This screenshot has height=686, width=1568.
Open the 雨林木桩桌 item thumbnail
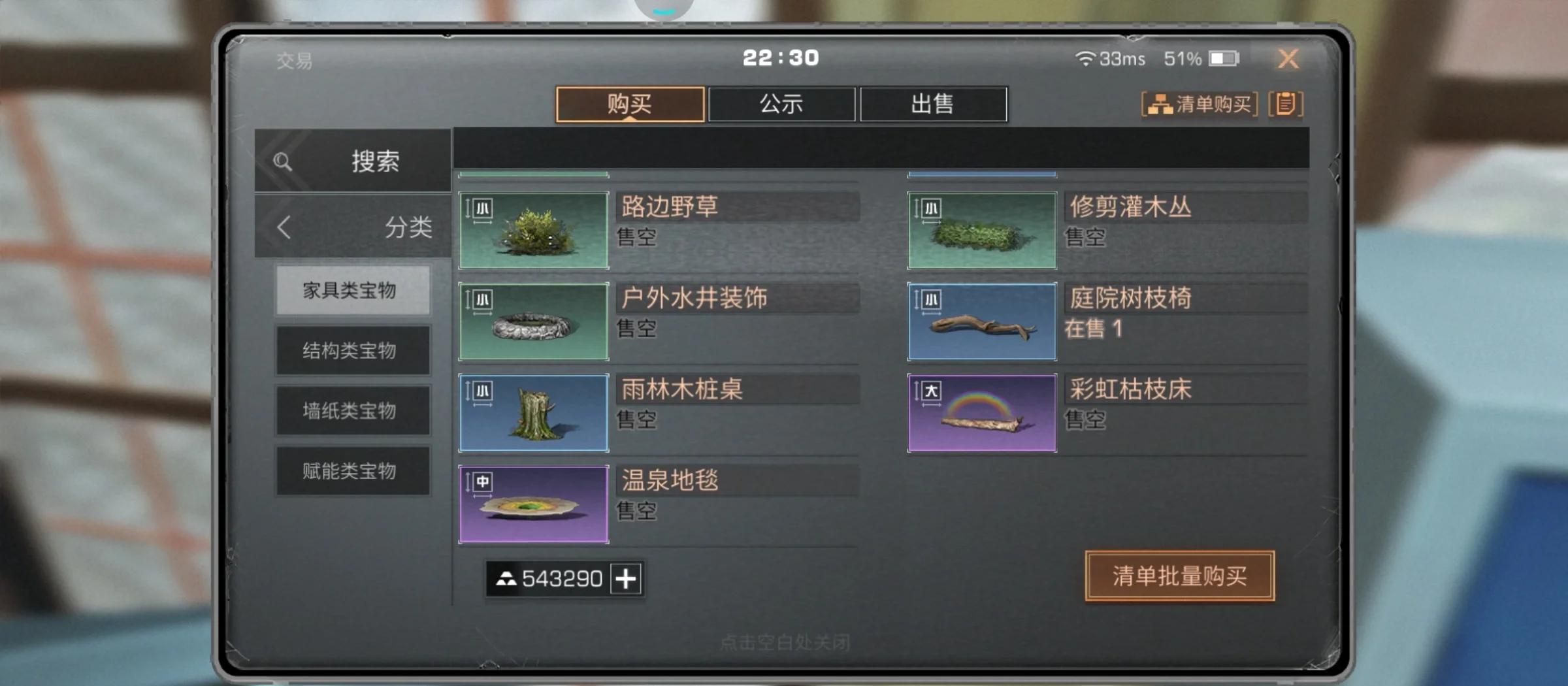(534, 413)
